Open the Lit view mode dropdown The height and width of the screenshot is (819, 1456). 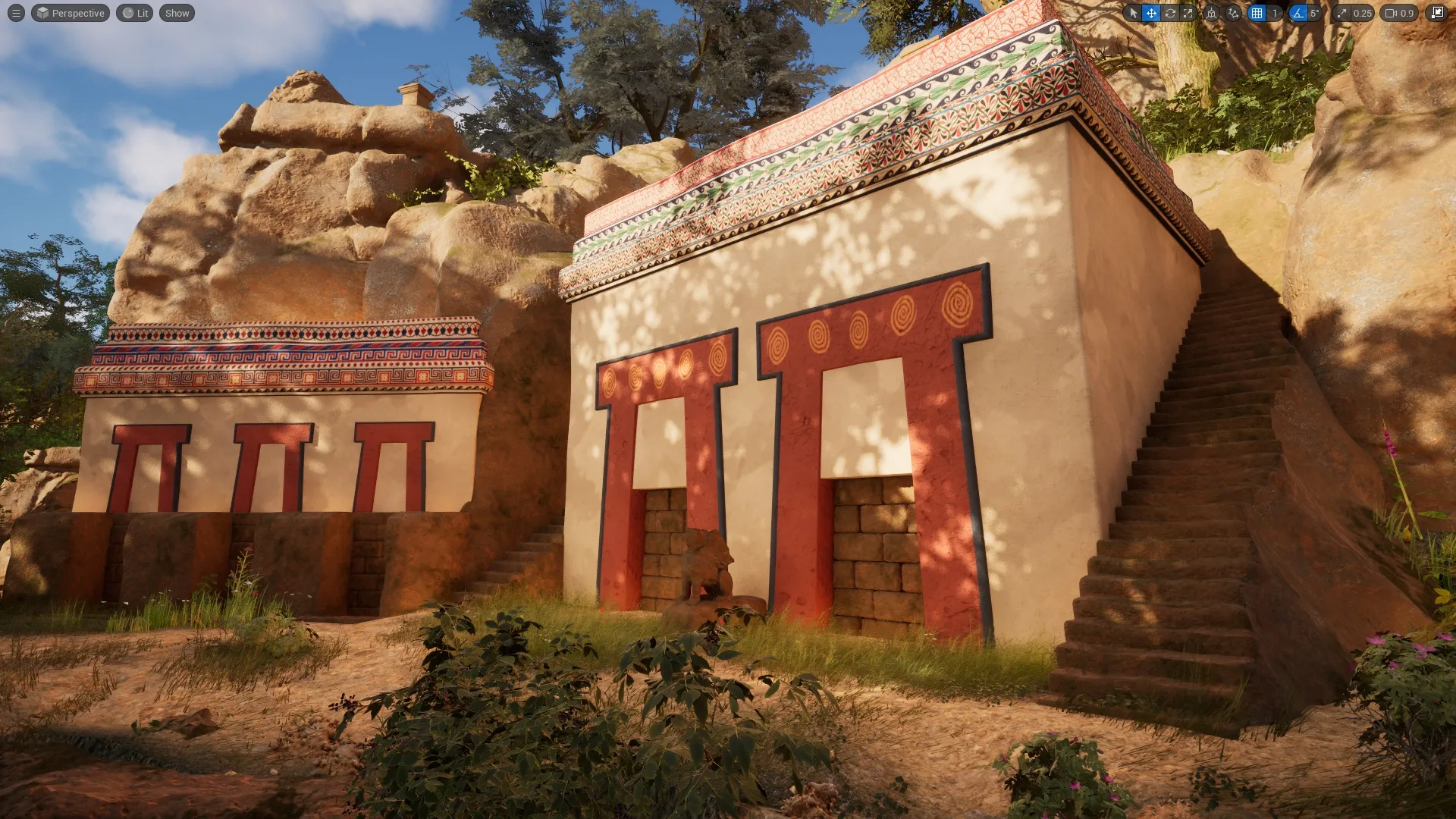(x=134, y=13)
